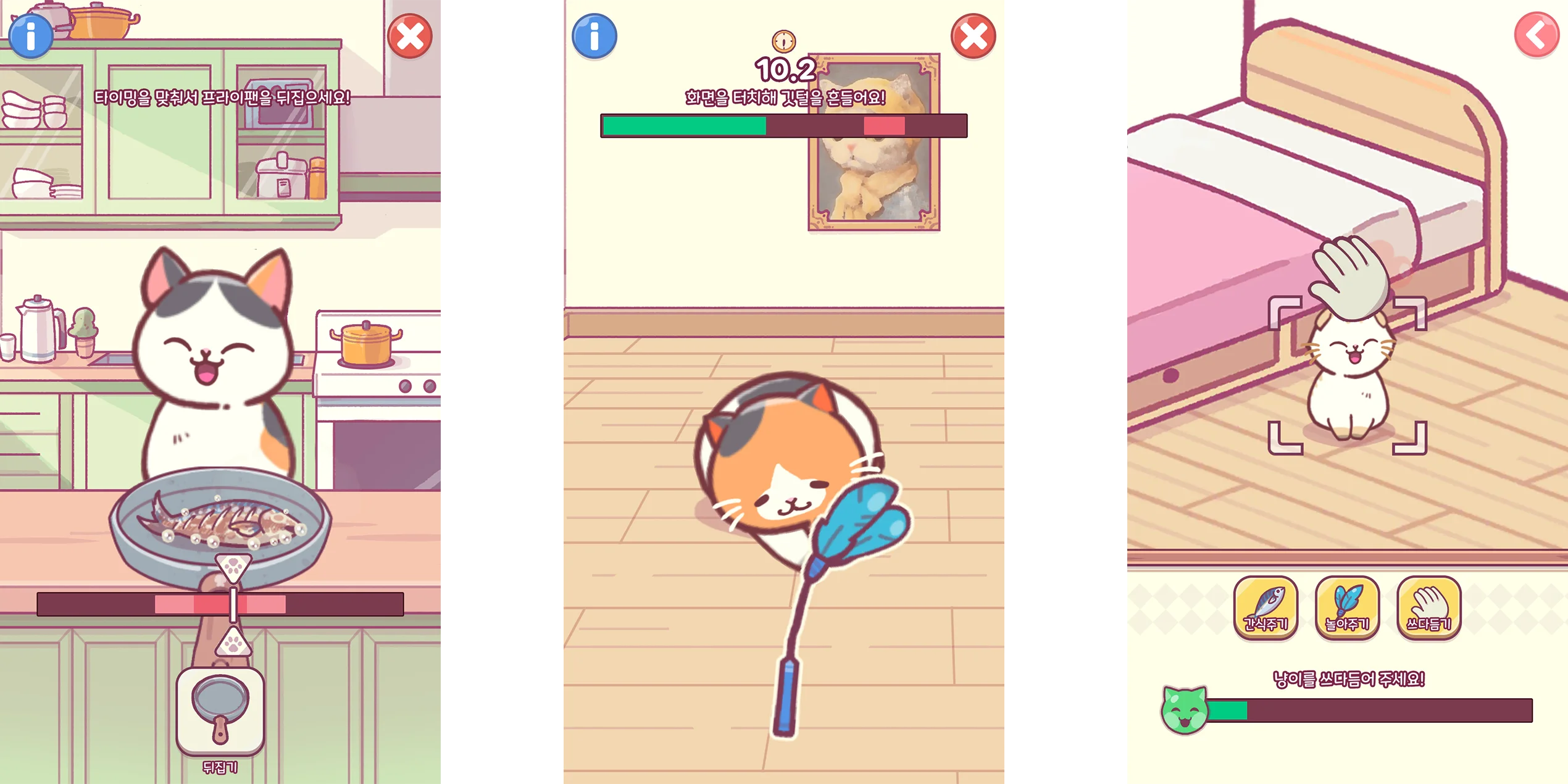Open the info button on the kitchen screen

tap(31, 36)
